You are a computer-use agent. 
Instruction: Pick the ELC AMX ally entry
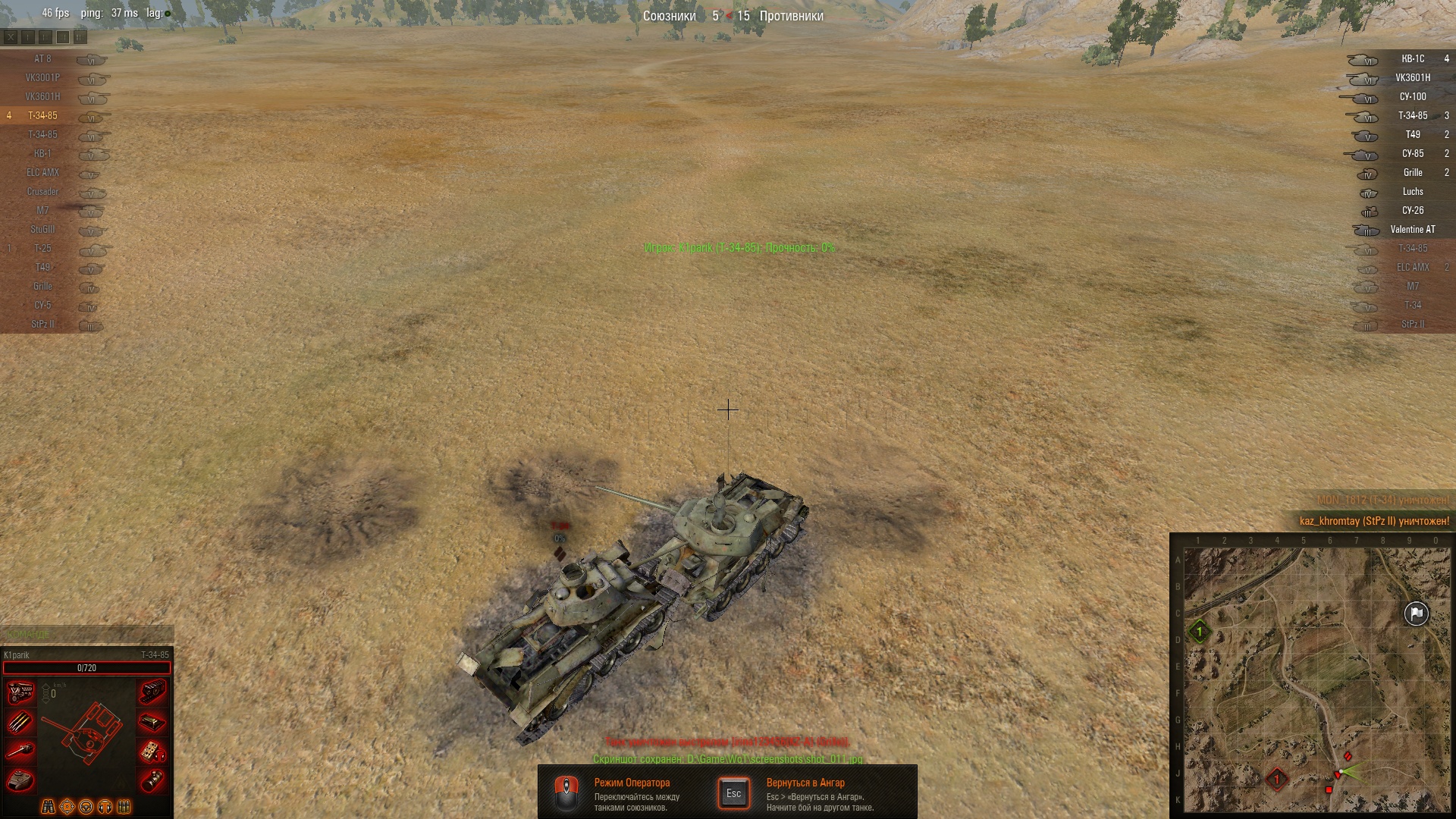coord(43,173)
